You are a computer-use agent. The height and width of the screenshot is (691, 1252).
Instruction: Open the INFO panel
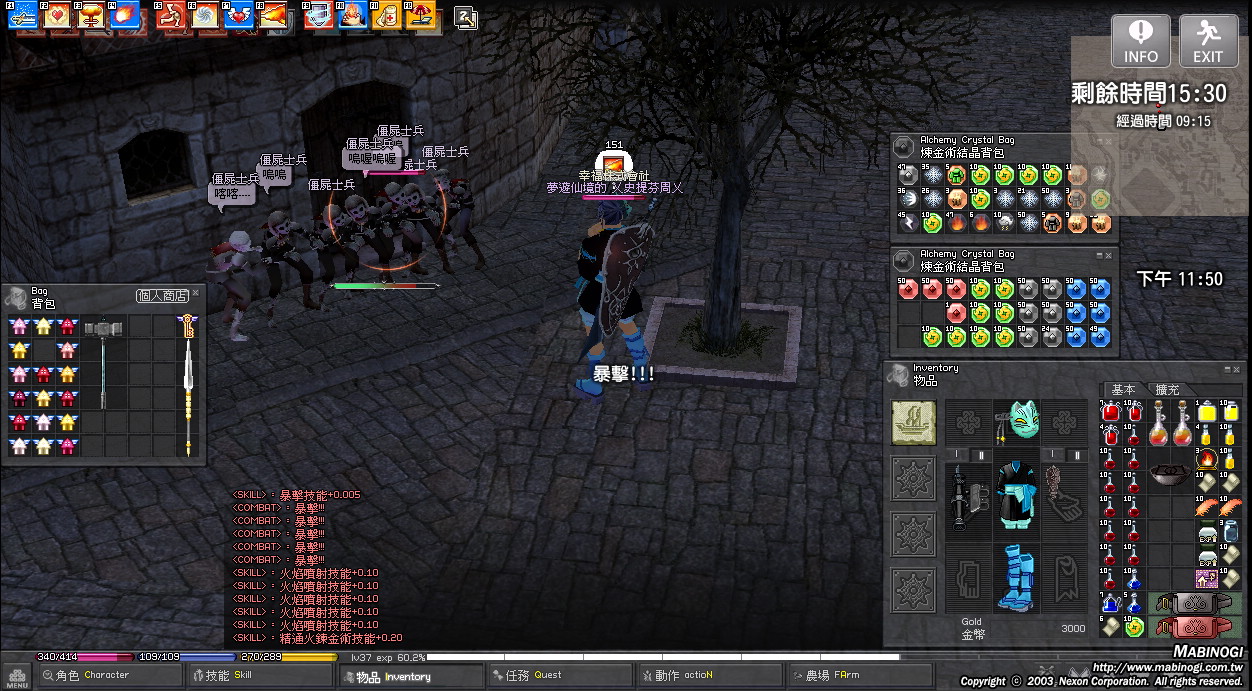pyautogui.click(x=1140, y=42)
